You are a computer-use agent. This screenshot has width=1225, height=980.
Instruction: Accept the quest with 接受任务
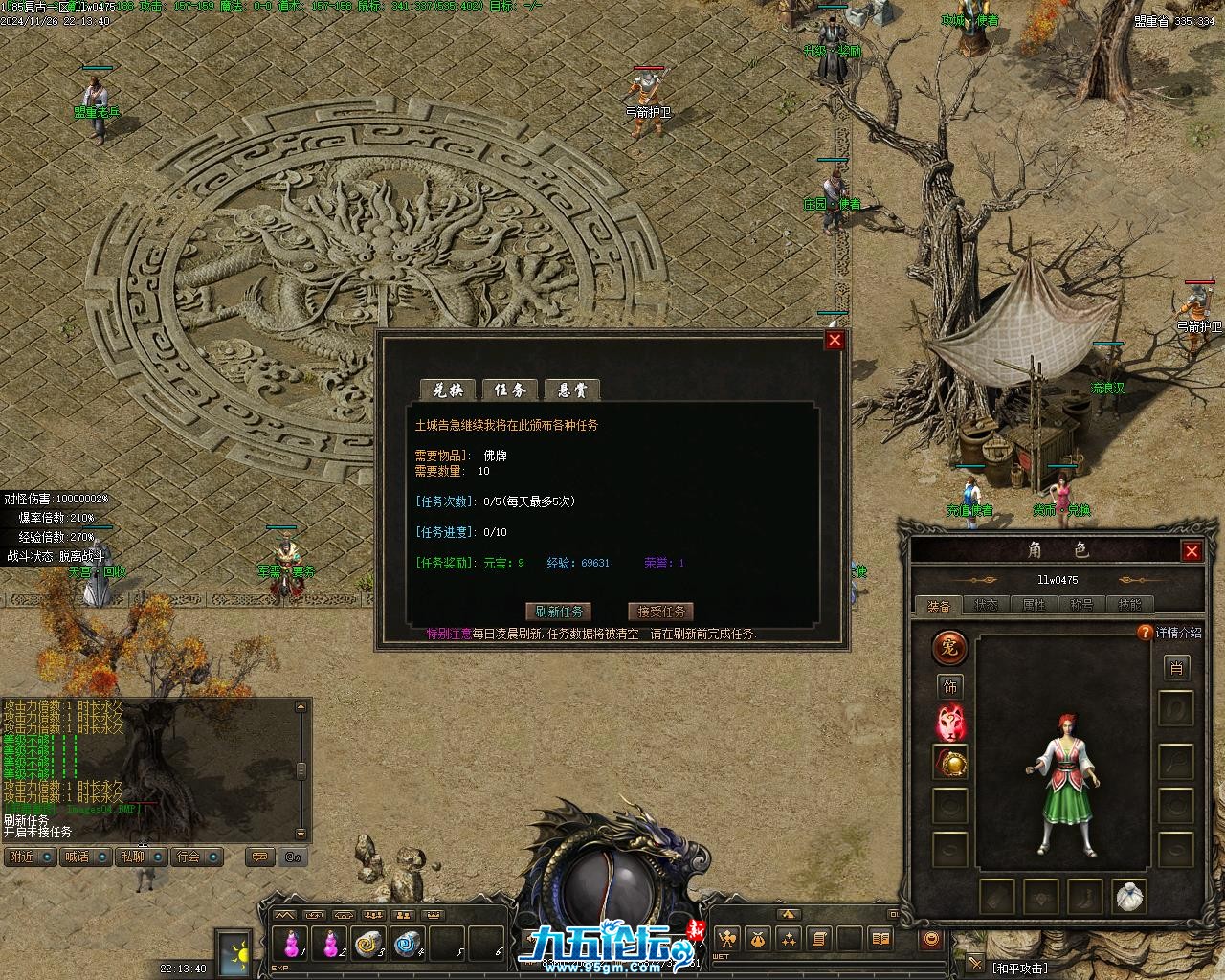(x=660, y=612)
